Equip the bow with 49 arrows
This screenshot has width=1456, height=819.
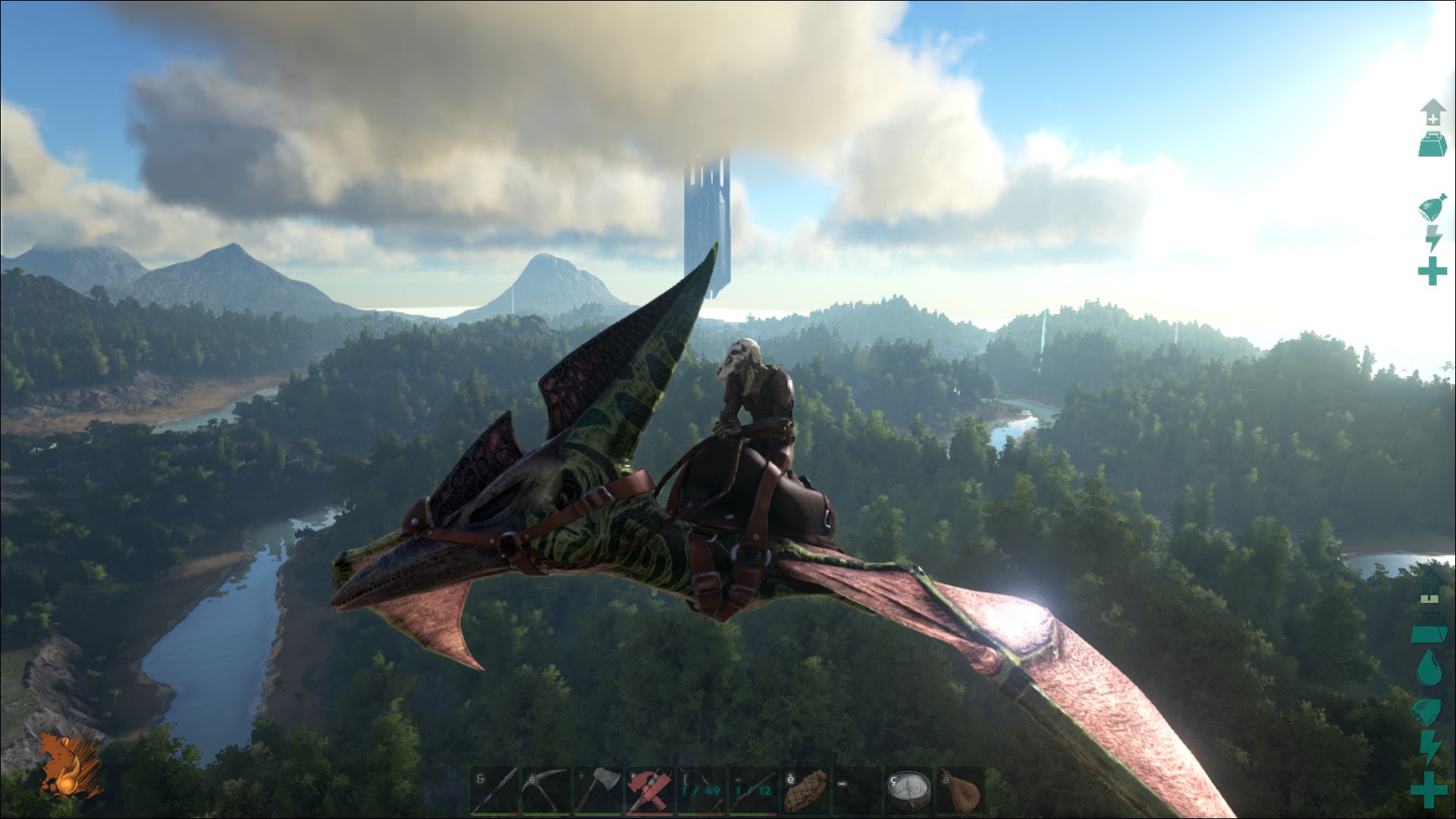coord(701,791)
